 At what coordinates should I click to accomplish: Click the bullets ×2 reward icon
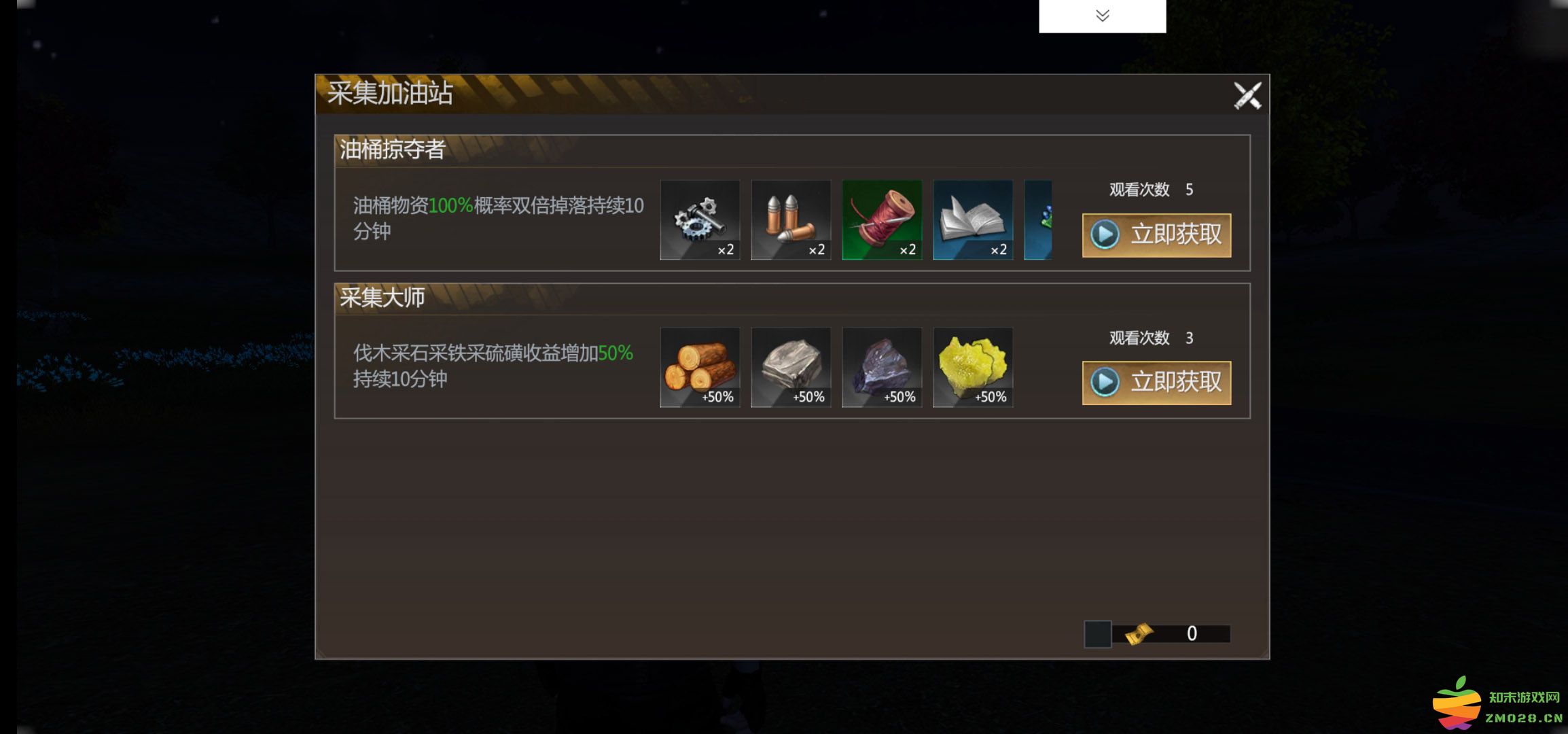[791, 220]
